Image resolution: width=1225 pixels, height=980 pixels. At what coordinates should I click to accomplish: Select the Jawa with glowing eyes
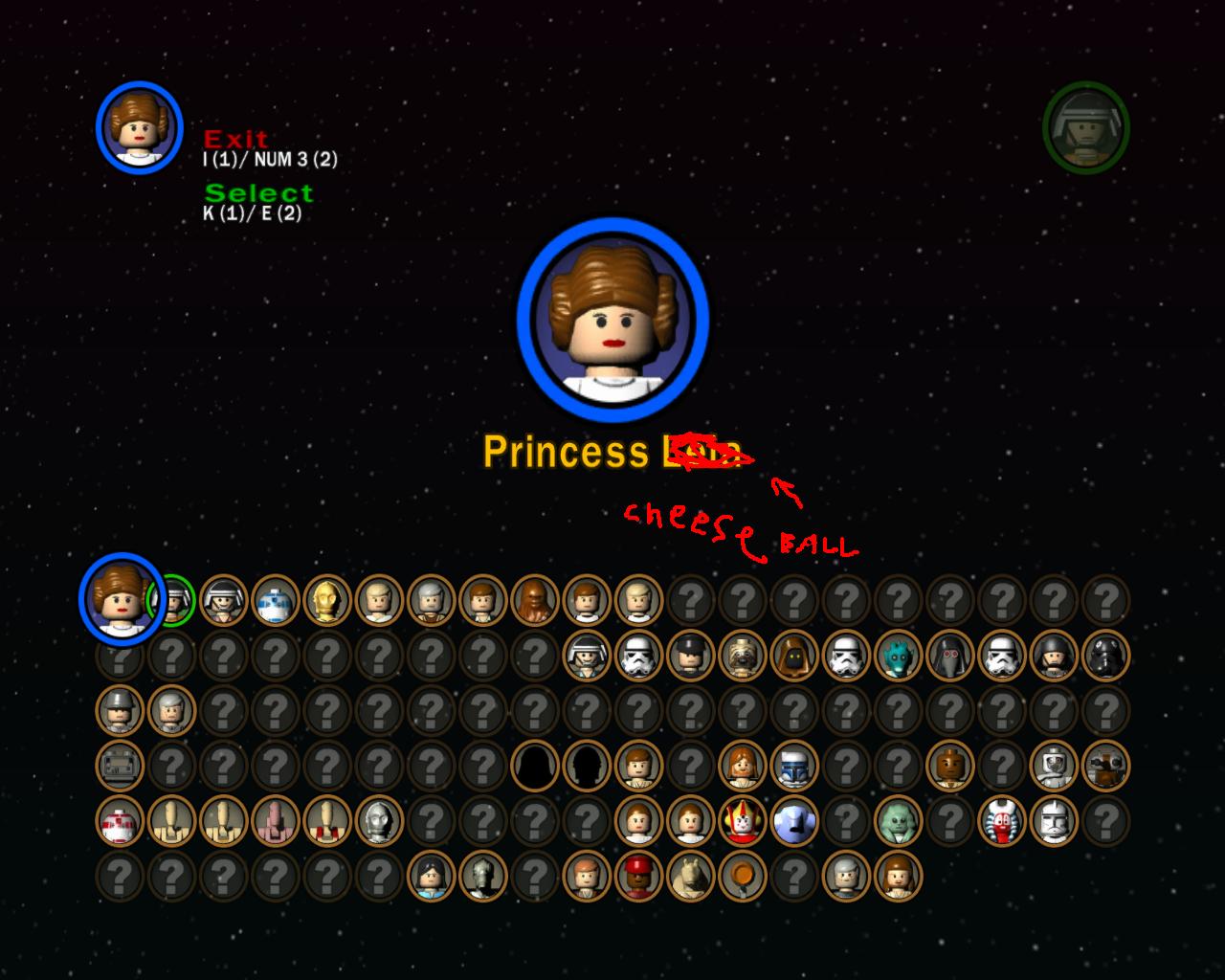[x=792, y=656]
